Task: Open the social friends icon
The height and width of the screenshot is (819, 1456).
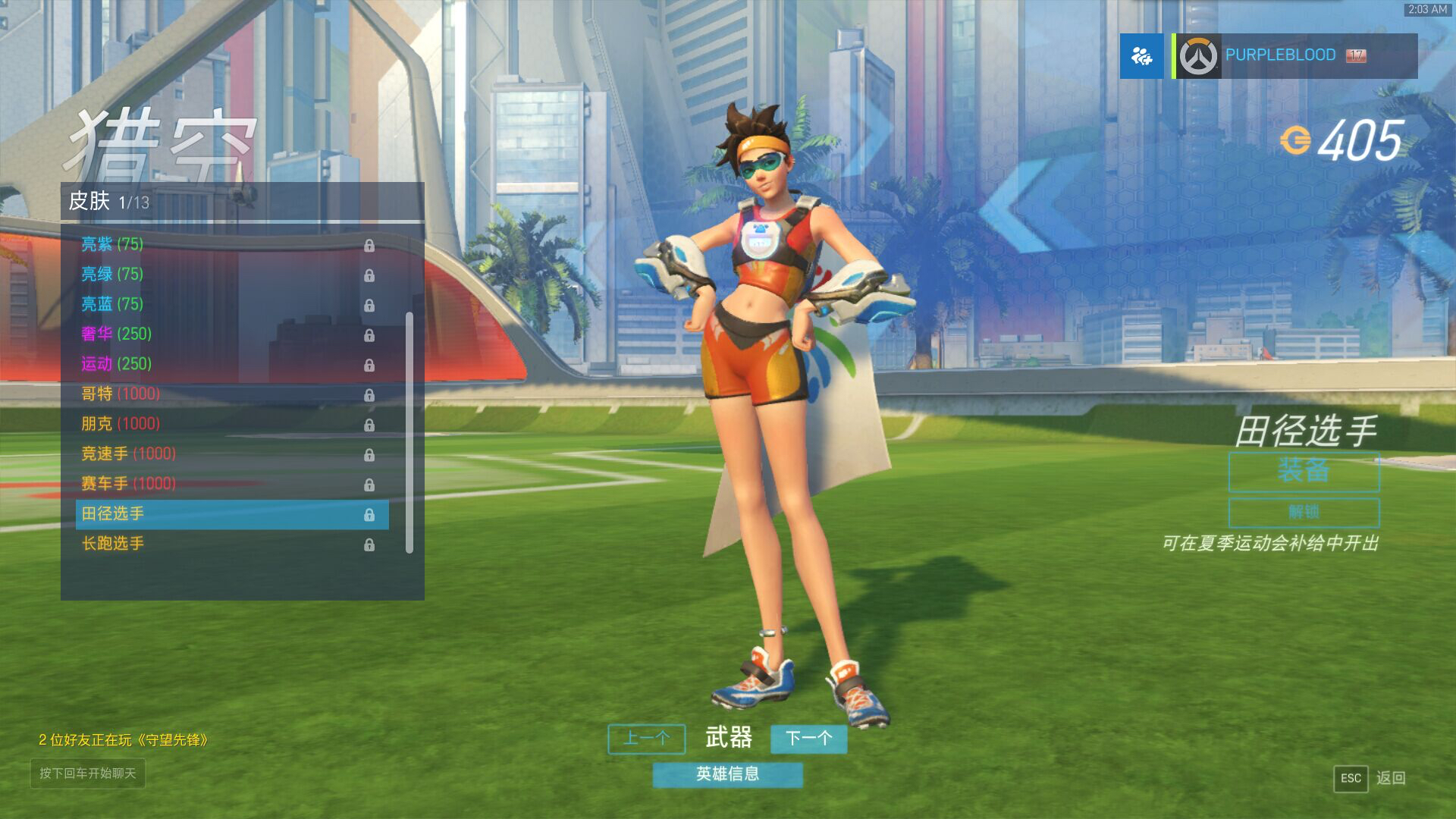Action: (1141, 56)
